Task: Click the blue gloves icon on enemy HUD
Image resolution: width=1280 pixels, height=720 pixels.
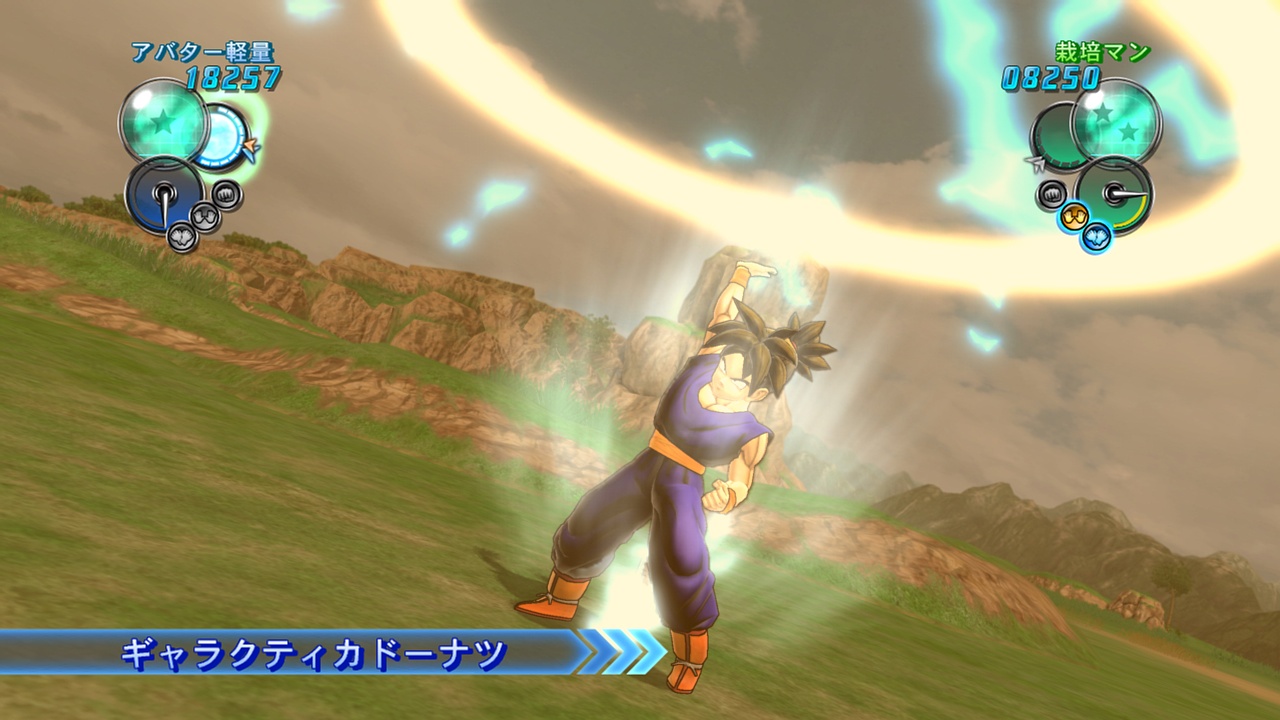Action: pyautogui.click(x=1098, y=236)
